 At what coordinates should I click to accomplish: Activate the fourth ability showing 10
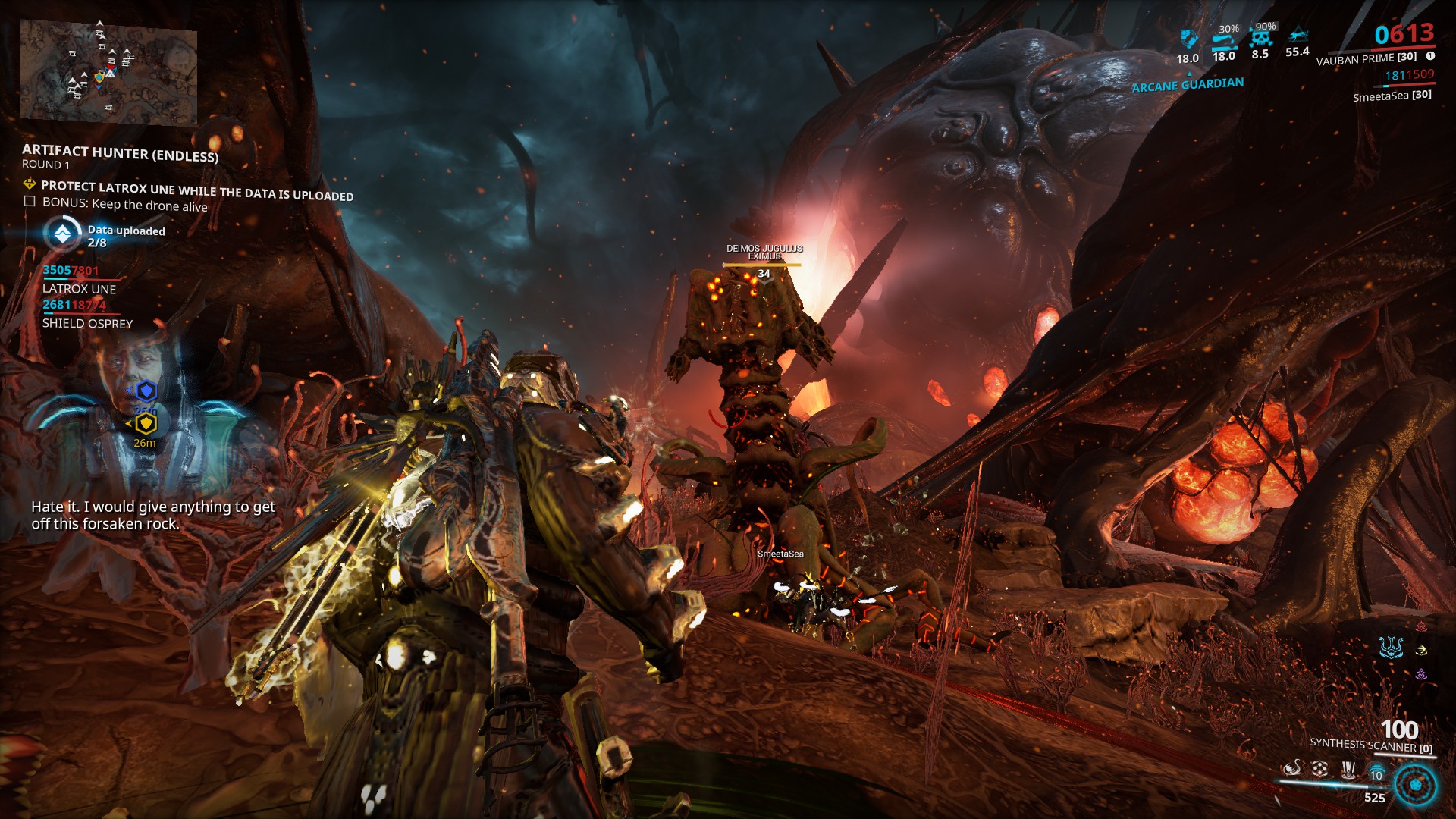tap(1376, 772)
